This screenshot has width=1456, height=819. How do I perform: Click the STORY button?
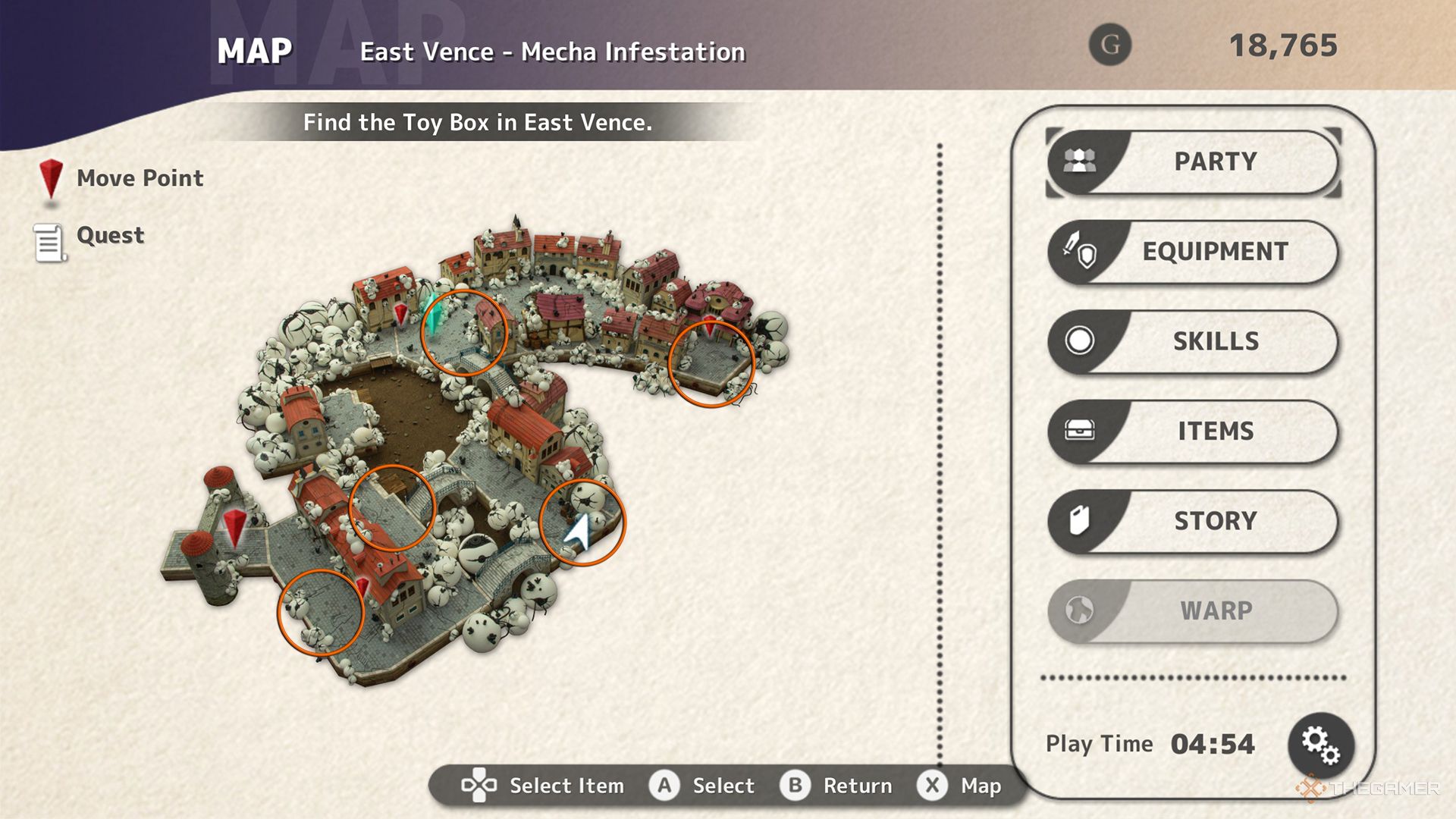click(x=1216, y=521)
